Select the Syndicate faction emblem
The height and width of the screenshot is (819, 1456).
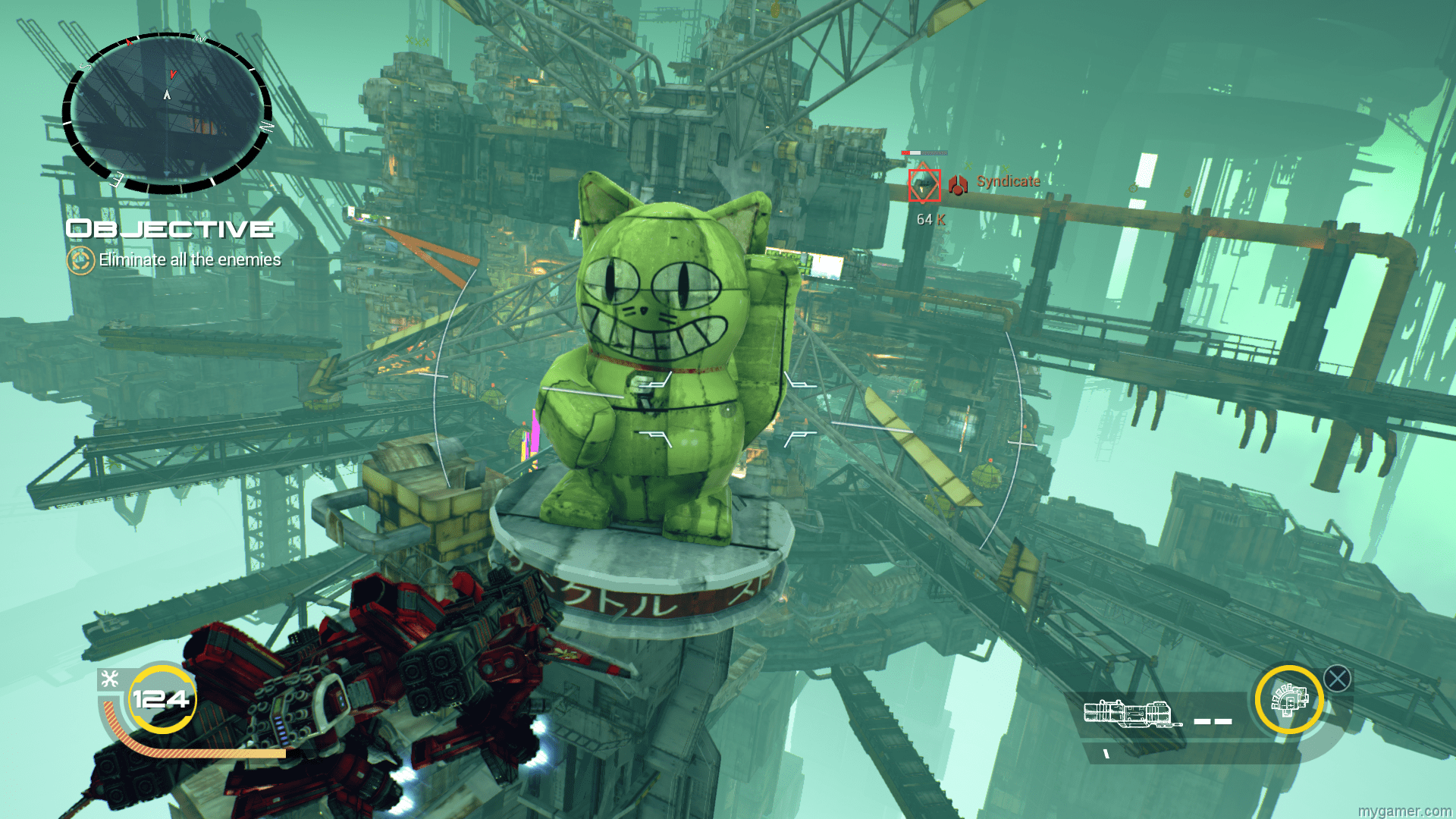[957, 183]
